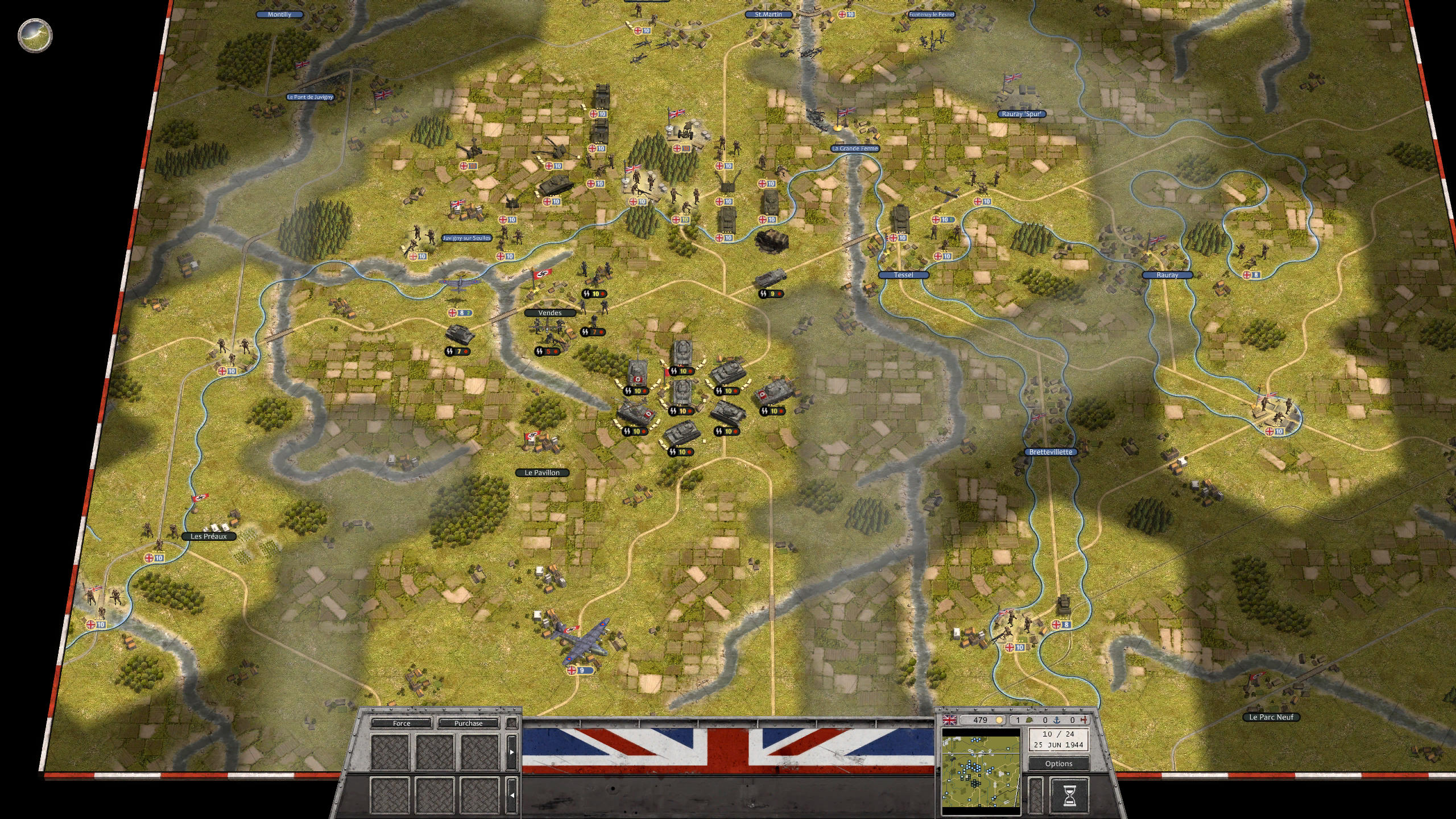Click the right arrow beside the unit slots
Screen dimensions: 1456x819
pyautogui.click(x=512, y=753)
